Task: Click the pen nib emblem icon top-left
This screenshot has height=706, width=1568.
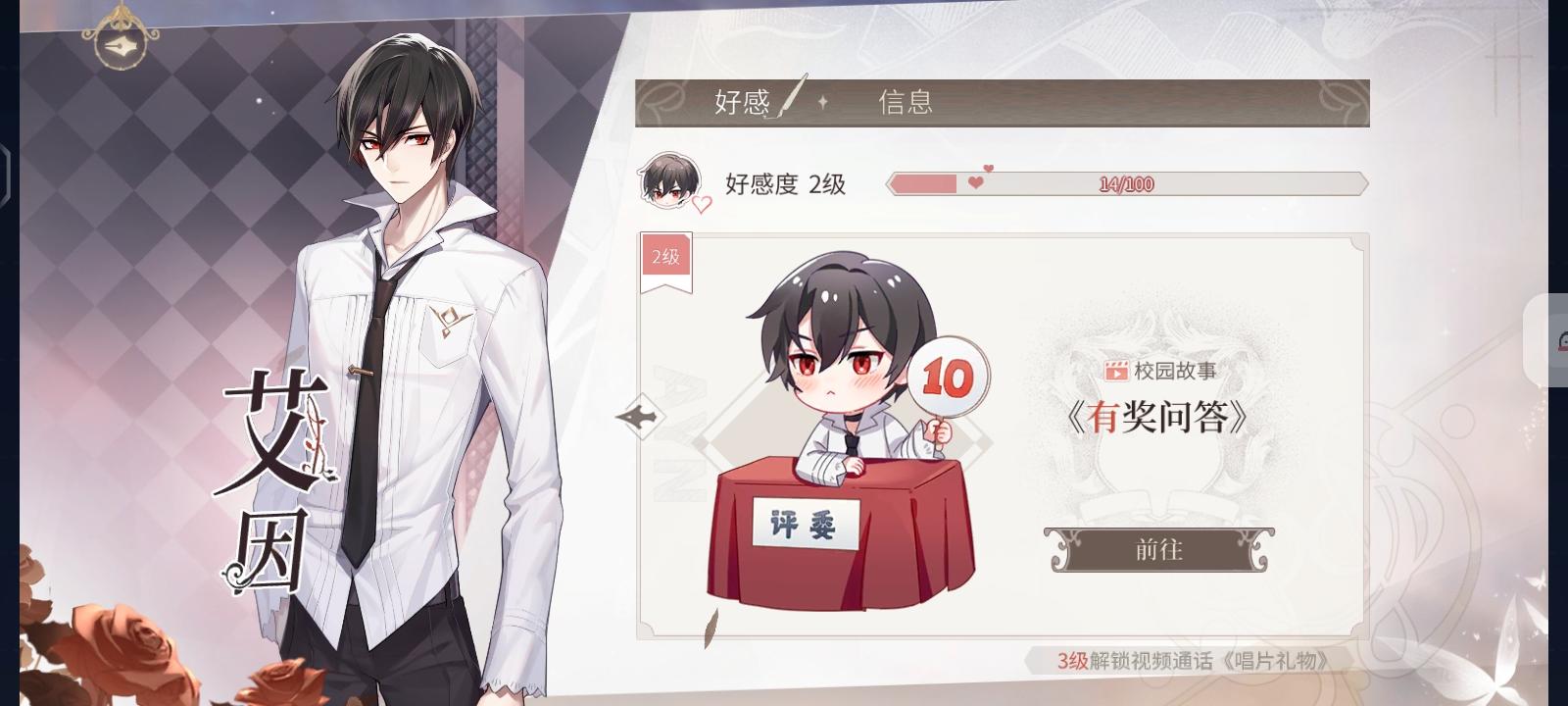Action: pos(121,46)
